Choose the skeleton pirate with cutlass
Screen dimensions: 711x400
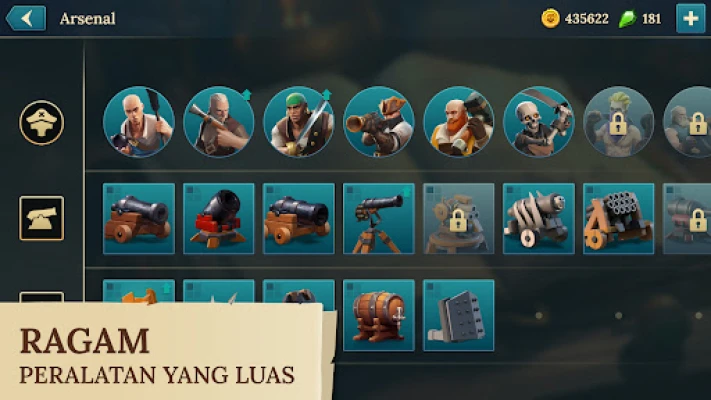[538, 122]
